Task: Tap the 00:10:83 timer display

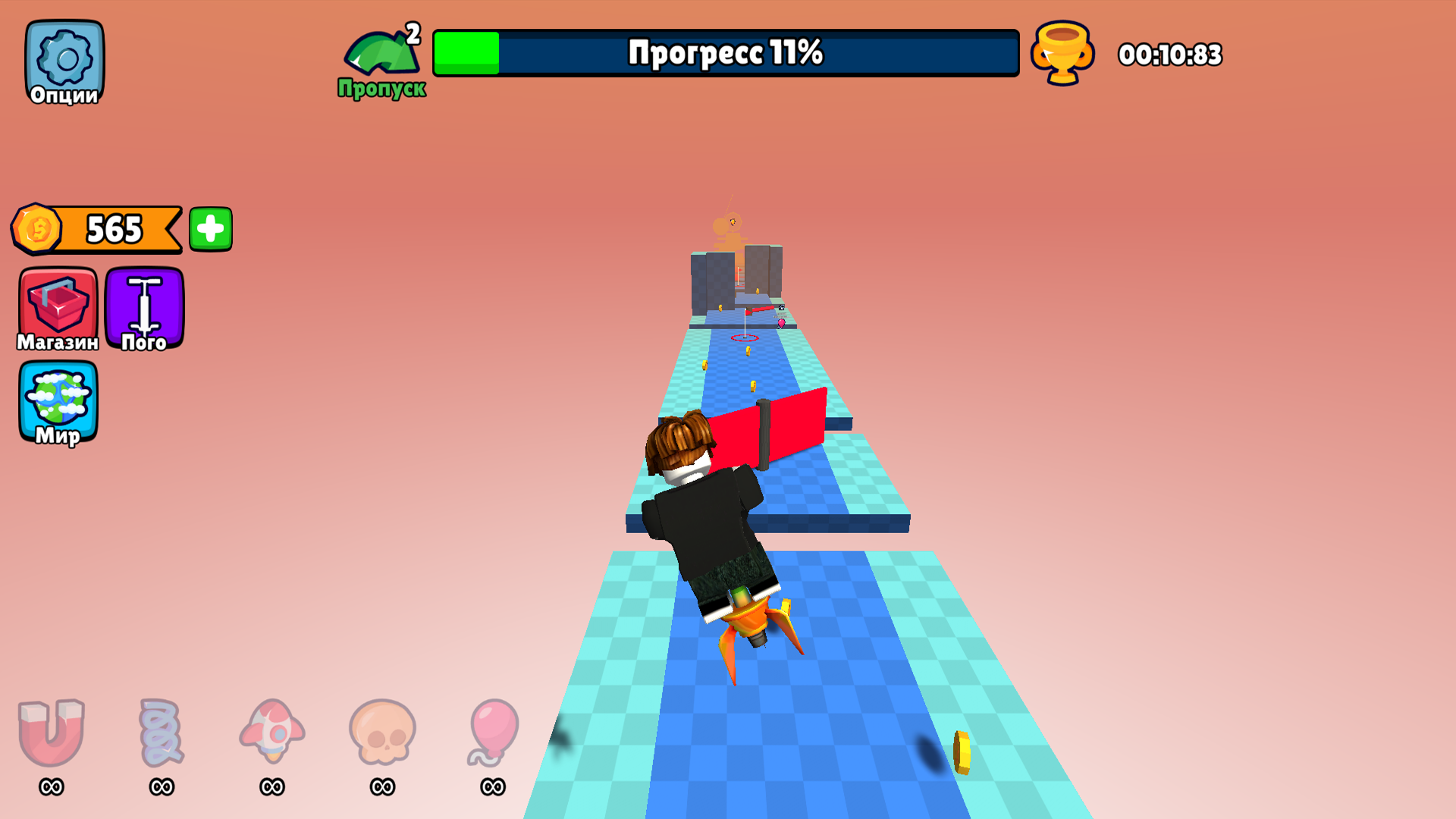Action: click(1170, 53)
